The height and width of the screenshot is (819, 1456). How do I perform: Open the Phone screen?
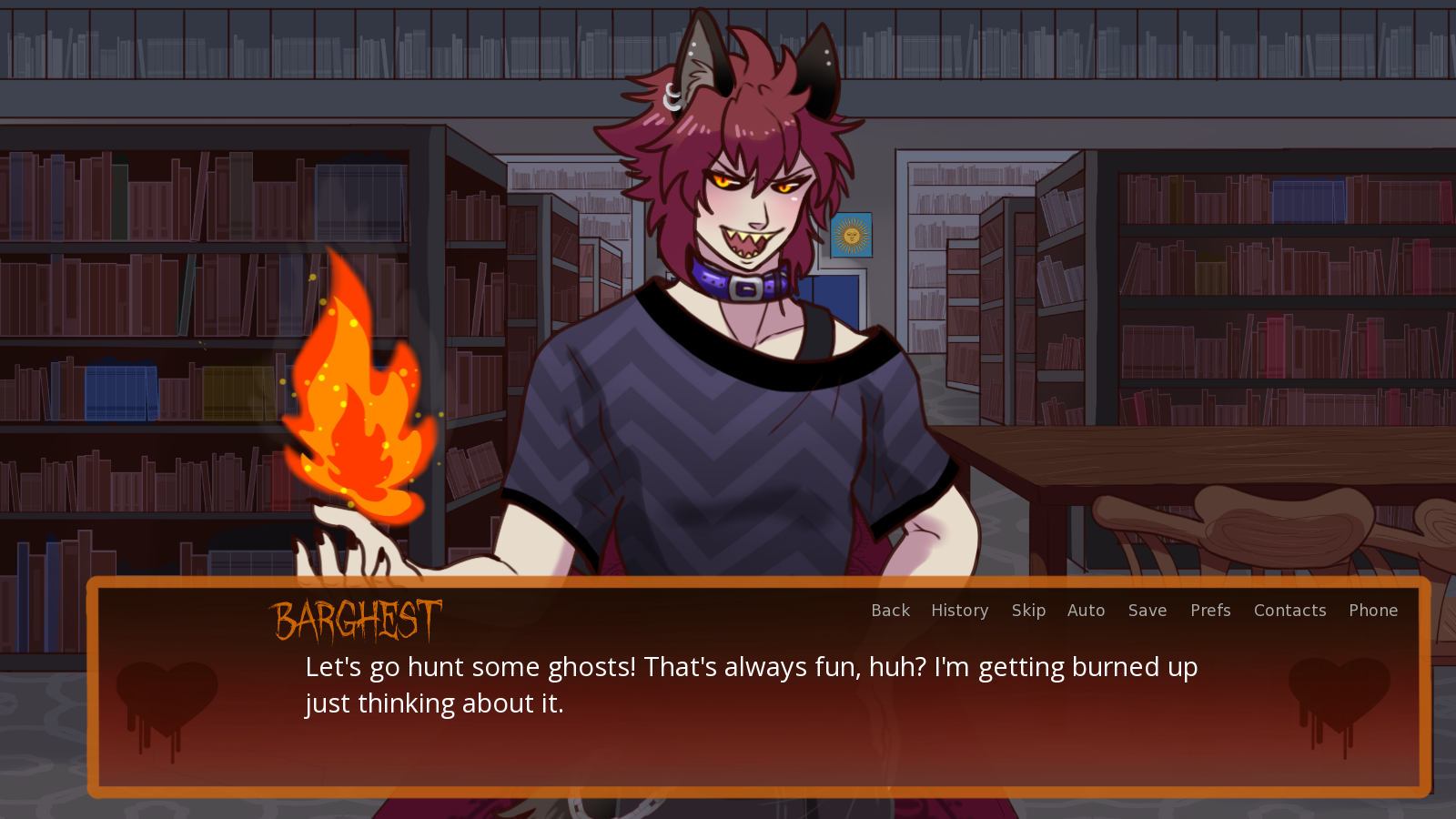pyautogui.click(x=1373, y=611)
